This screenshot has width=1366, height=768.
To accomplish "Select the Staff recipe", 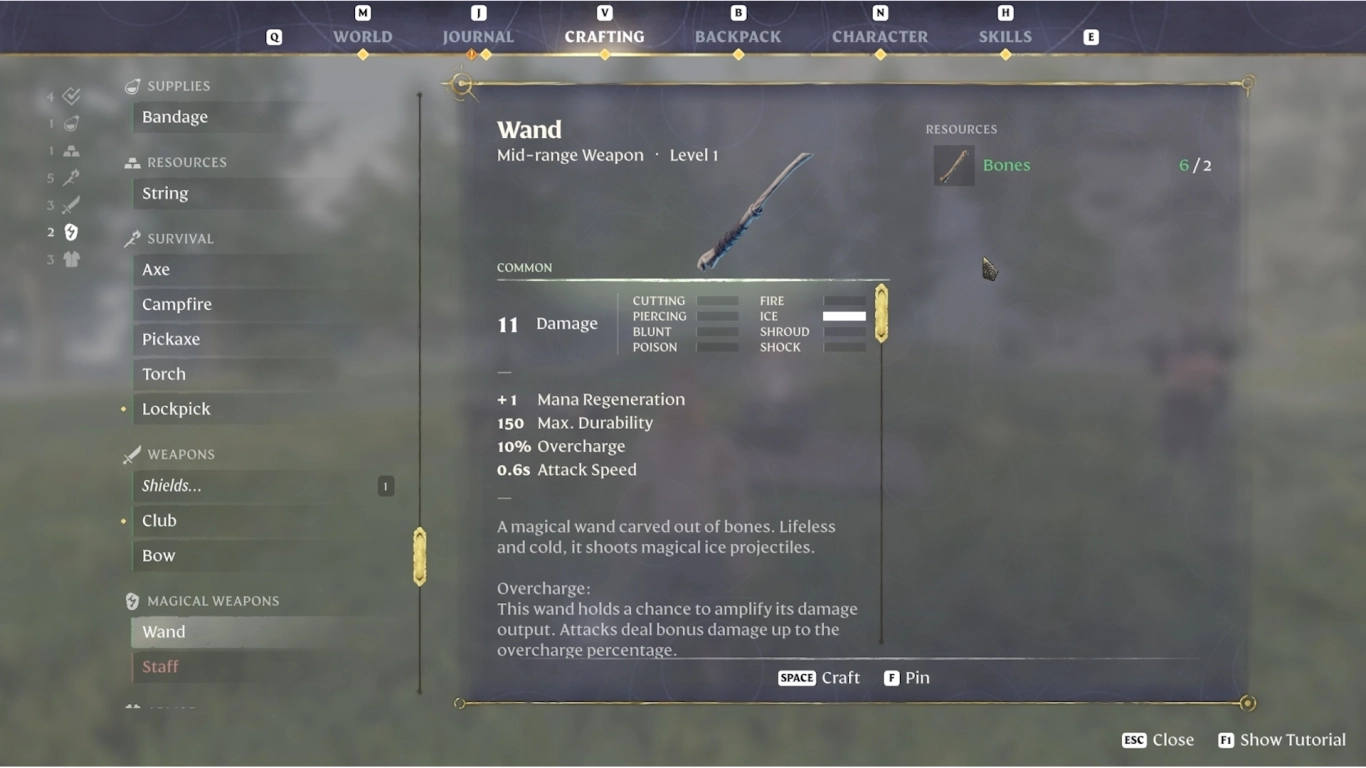I will [160, 667].
